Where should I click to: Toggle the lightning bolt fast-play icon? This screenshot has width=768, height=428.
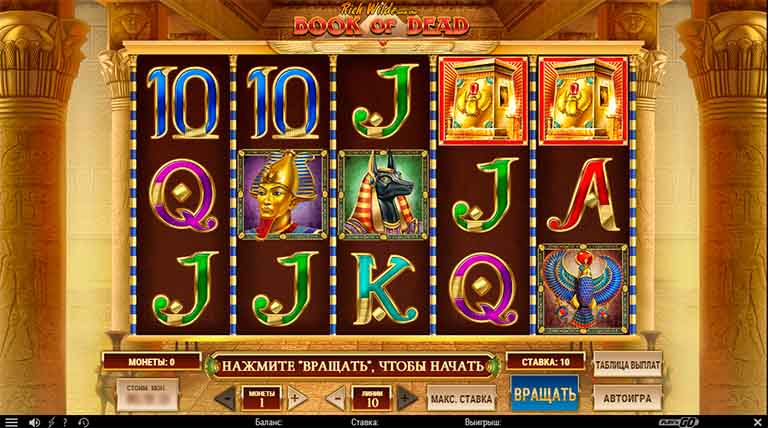point(51,422)
